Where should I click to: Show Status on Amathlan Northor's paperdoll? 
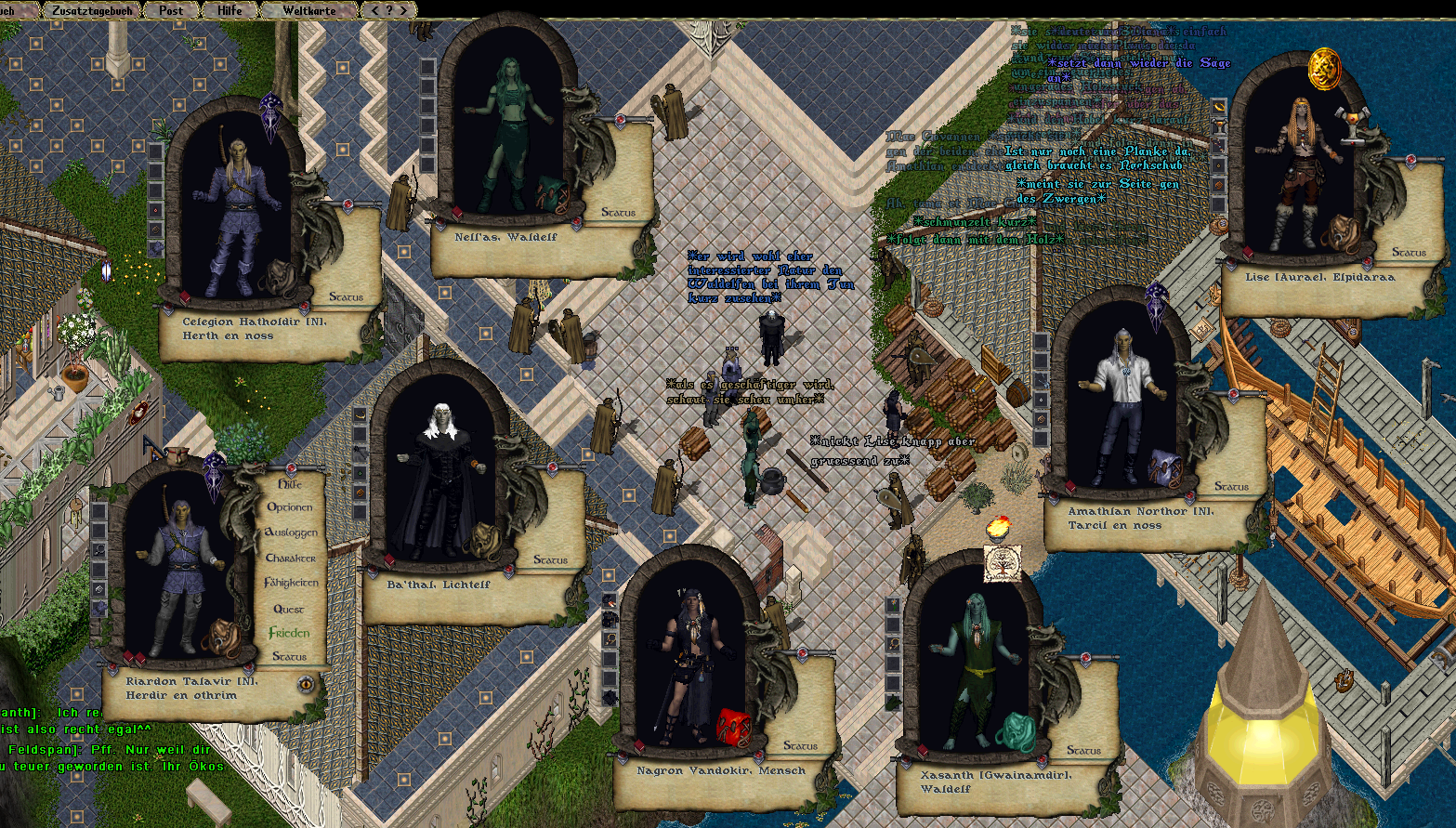coord(1231,487)
